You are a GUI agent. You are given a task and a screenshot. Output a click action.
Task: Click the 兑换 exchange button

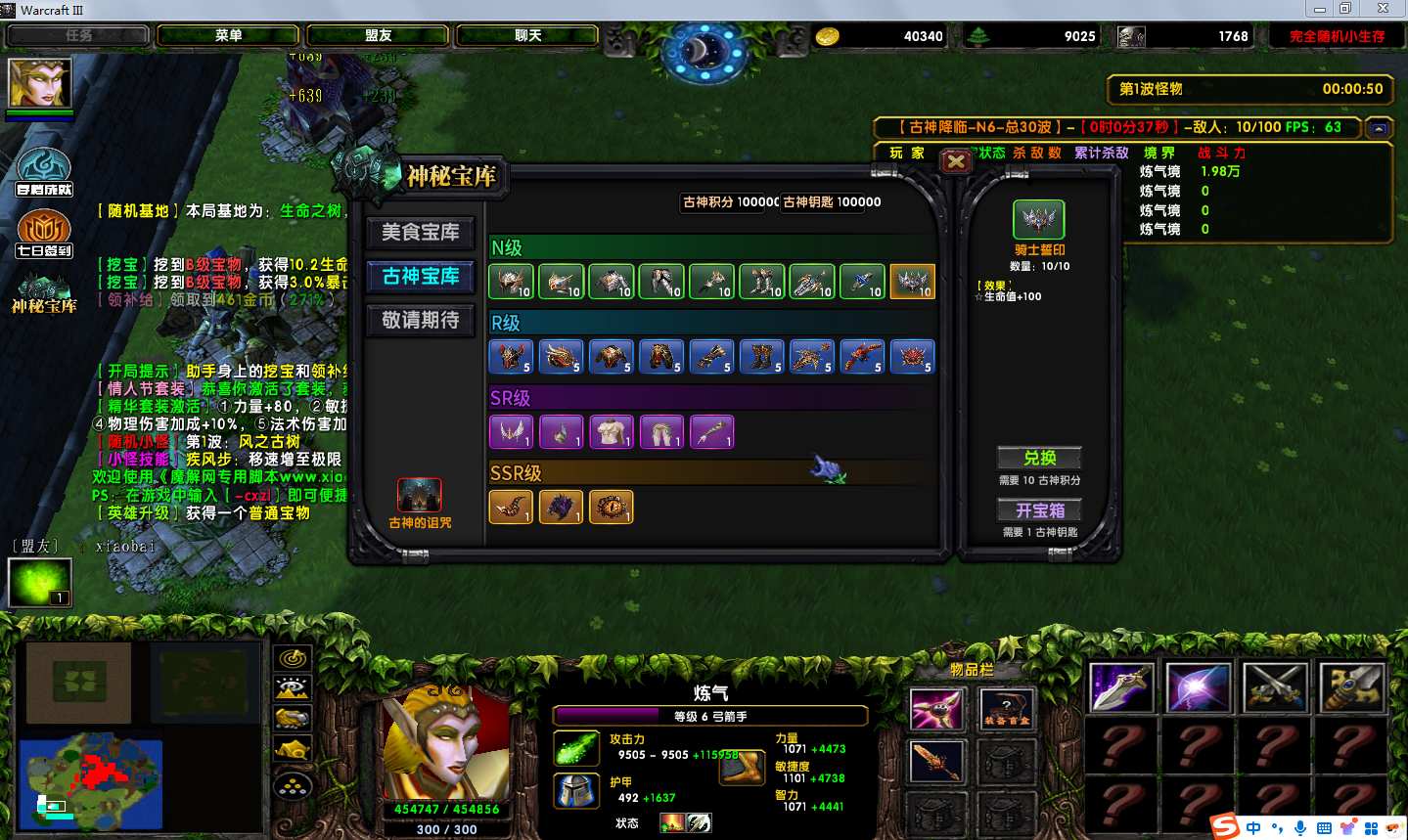(x=1038, y=458)
